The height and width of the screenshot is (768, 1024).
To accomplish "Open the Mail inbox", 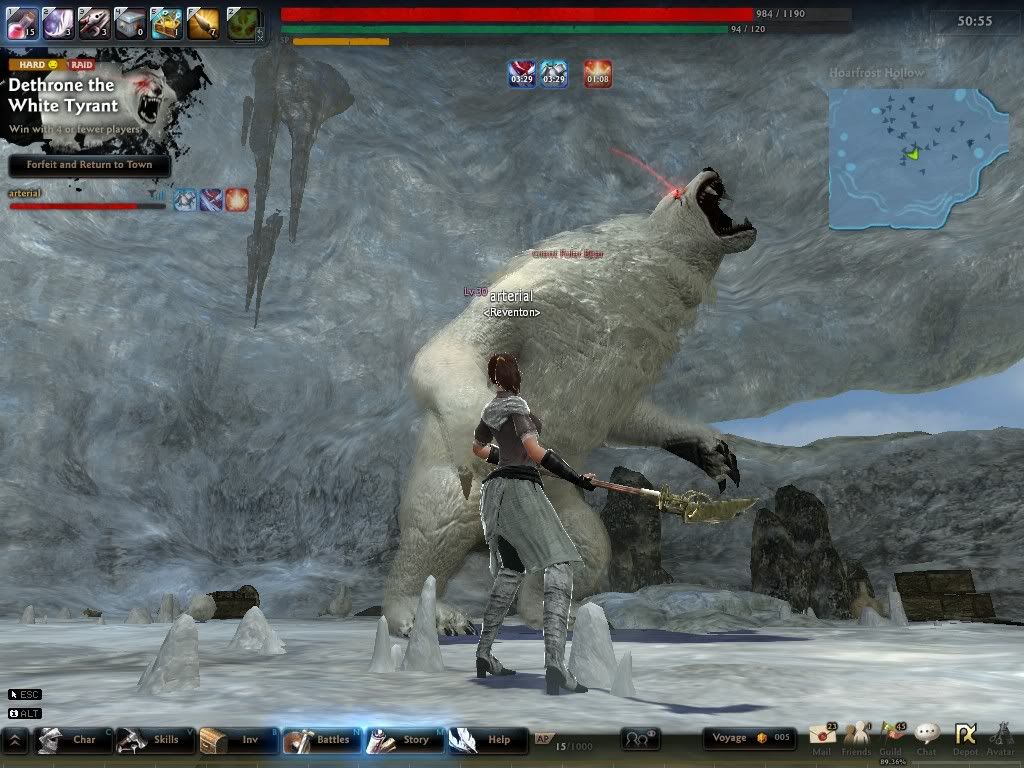I will 822,738.
